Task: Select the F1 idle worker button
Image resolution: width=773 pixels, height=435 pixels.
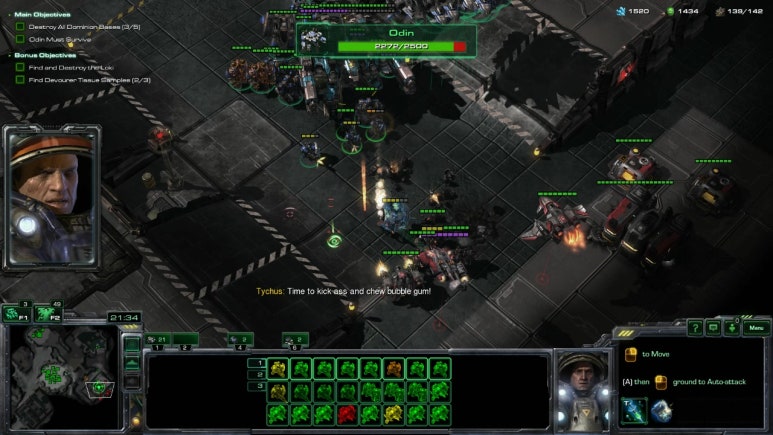Action: tap(14, 313)
